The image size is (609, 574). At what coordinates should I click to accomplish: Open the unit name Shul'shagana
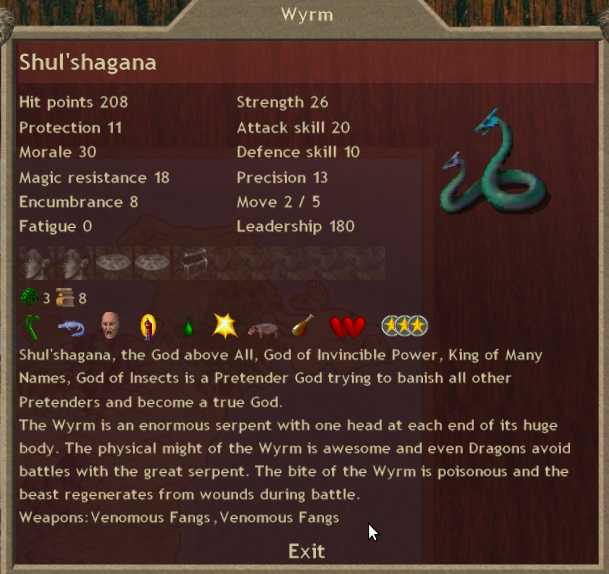88,63
